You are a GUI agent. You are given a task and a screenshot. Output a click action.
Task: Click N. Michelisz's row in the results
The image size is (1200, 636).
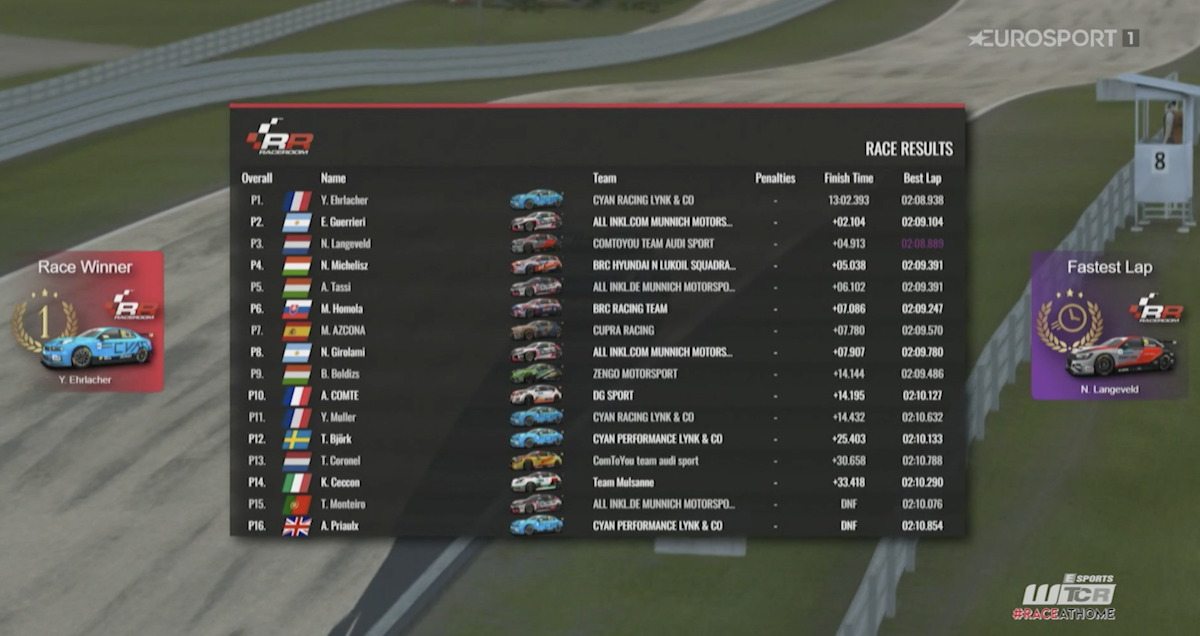pos(597,265)
